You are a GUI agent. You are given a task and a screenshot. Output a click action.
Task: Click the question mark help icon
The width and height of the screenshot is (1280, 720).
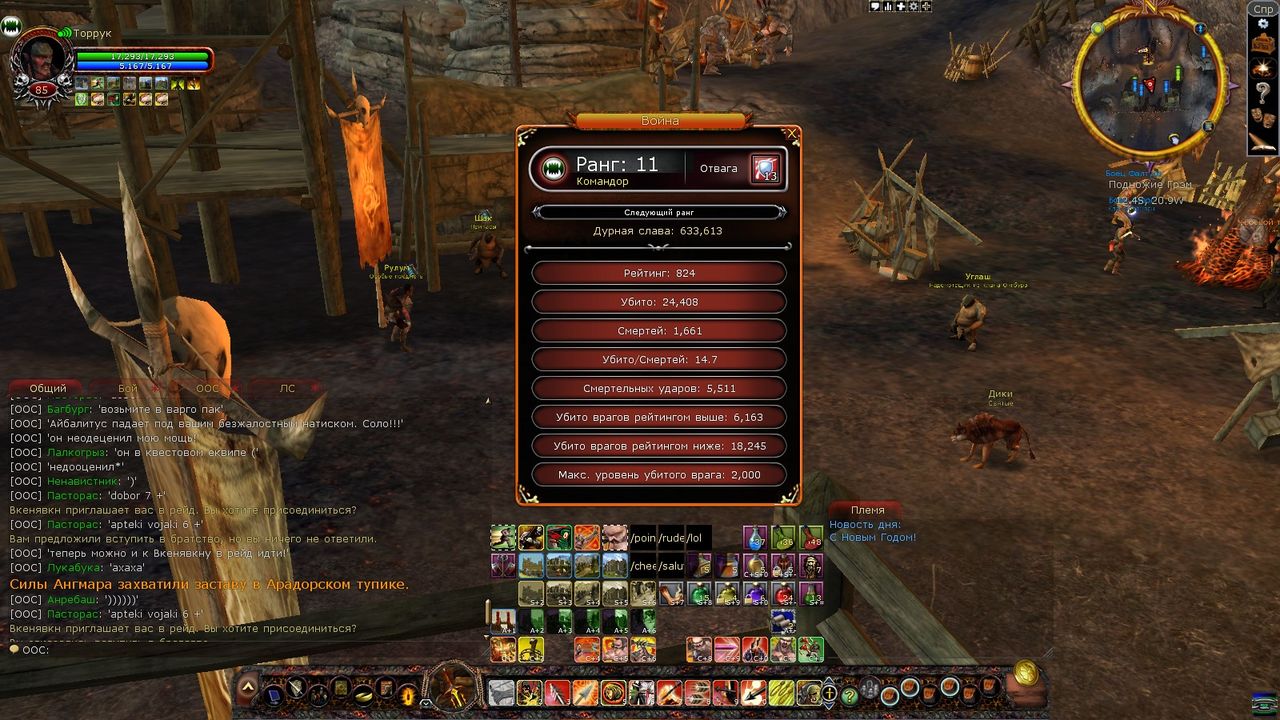pyautogui.click(x=1263, y=91)
